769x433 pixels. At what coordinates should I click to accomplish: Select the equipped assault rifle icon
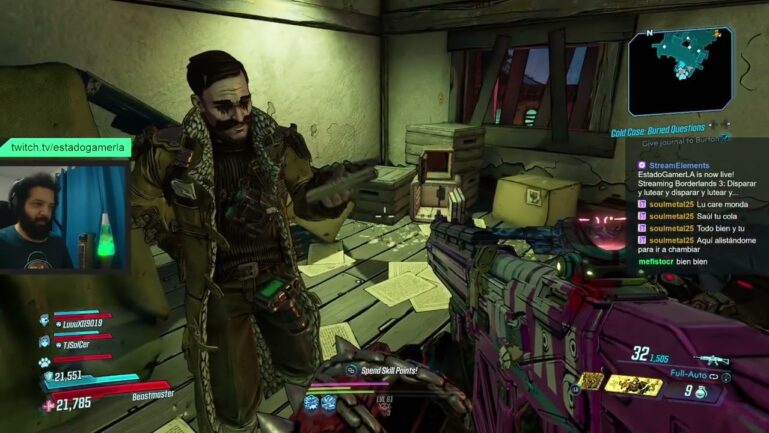(x=714, y=360)
